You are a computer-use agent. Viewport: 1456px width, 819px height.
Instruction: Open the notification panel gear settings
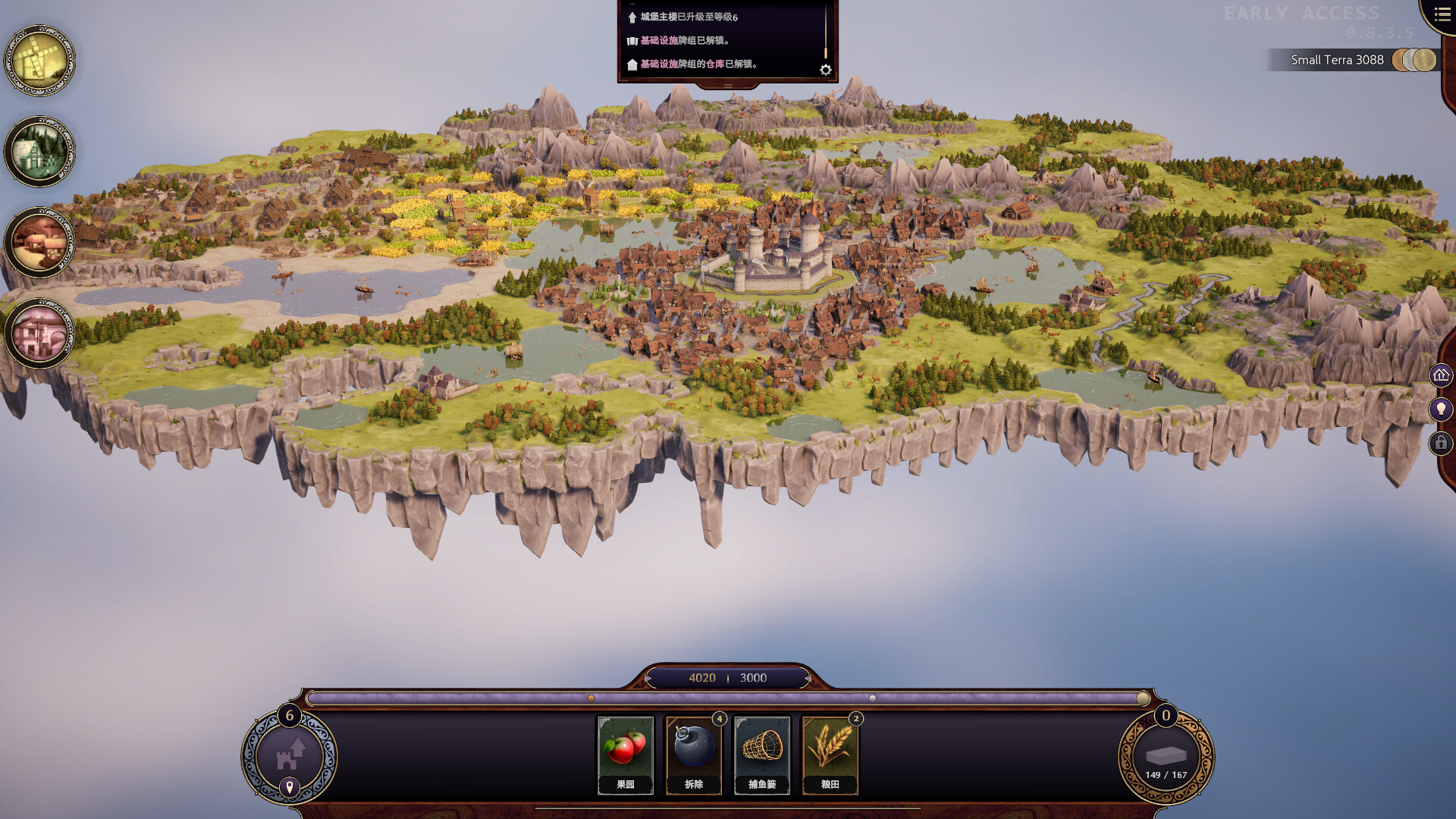pyautogui.click(x=826, y=70)
